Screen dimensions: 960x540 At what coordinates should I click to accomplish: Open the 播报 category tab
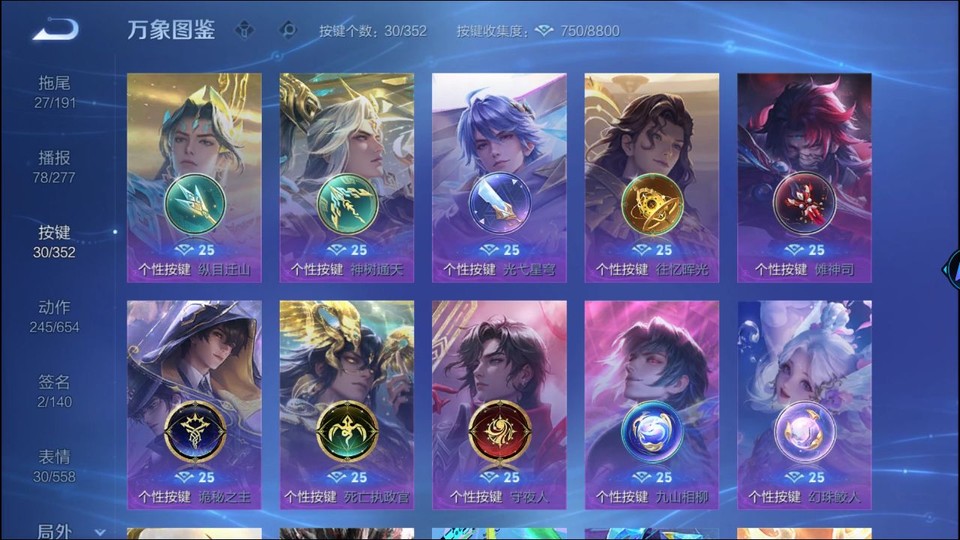[55, 166]
